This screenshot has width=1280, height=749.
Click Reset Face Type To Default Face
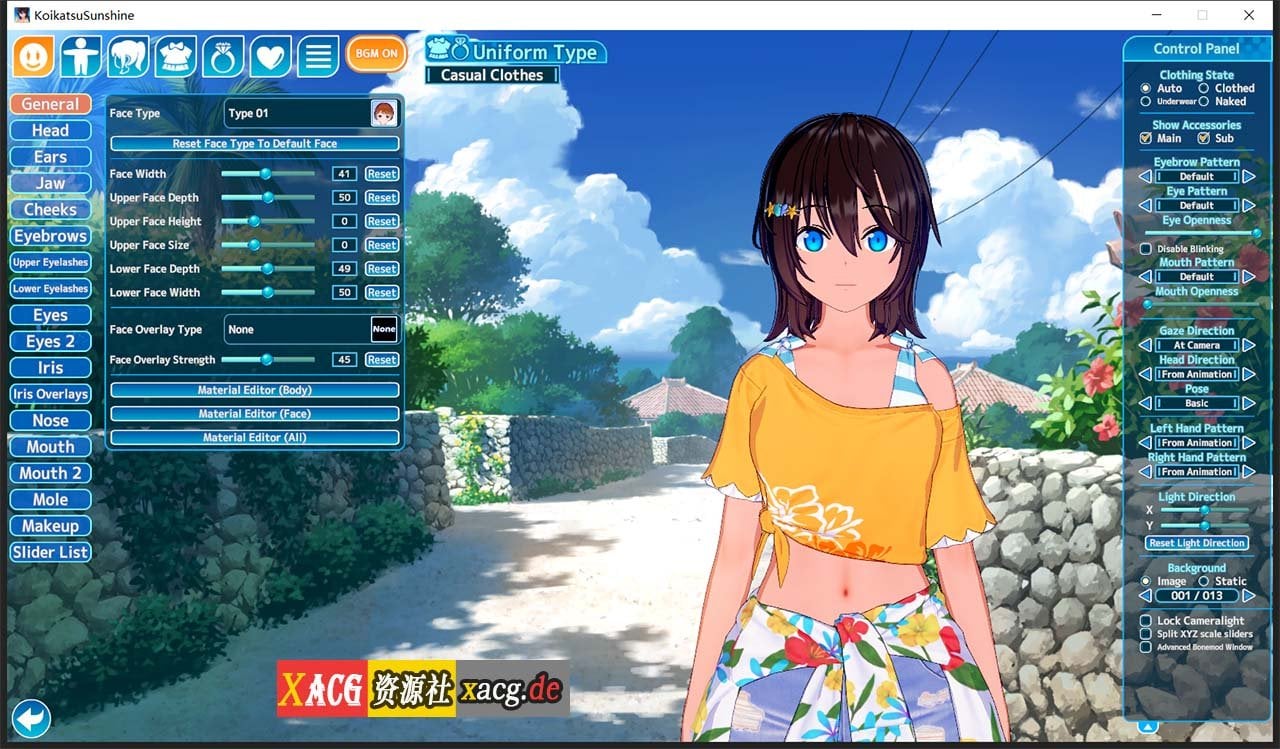253,143
